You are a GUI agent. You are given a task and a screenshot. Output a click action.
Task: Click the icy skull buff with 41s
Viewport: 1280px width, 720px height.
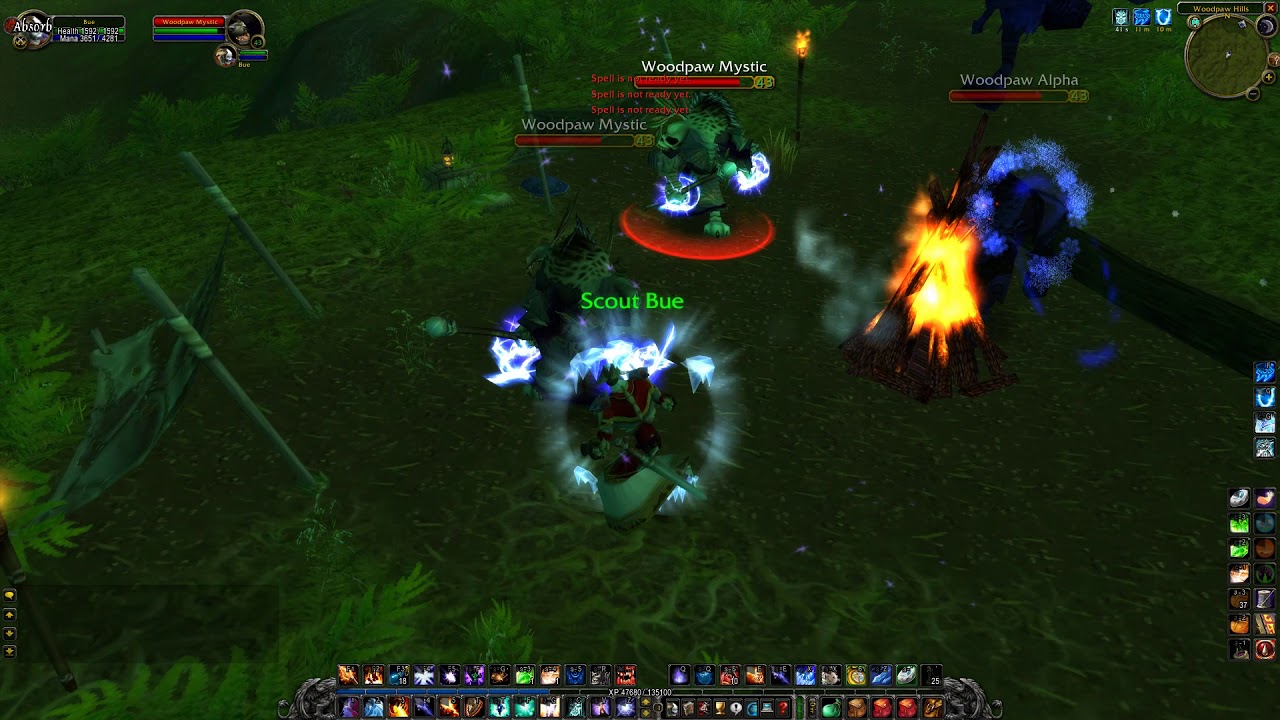coord(1121,17)
